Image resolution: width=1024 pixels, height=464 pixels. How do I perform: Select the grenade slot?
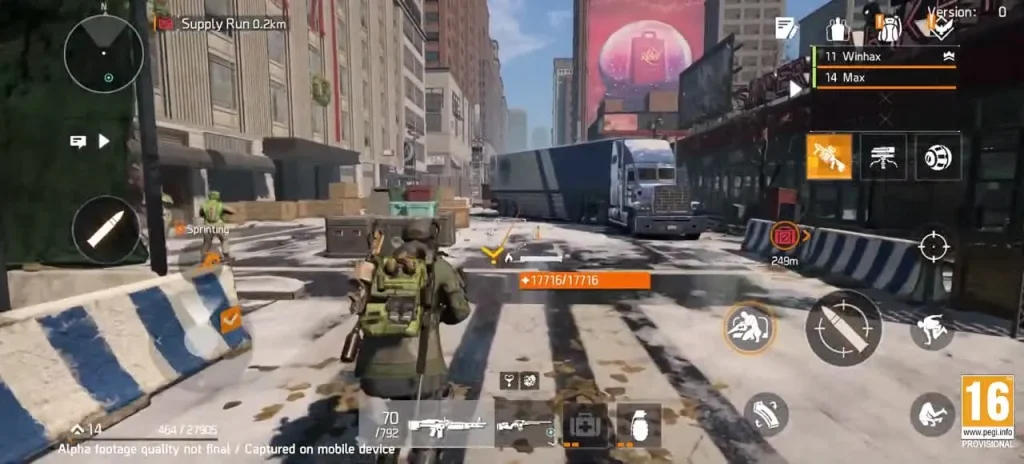638,425
